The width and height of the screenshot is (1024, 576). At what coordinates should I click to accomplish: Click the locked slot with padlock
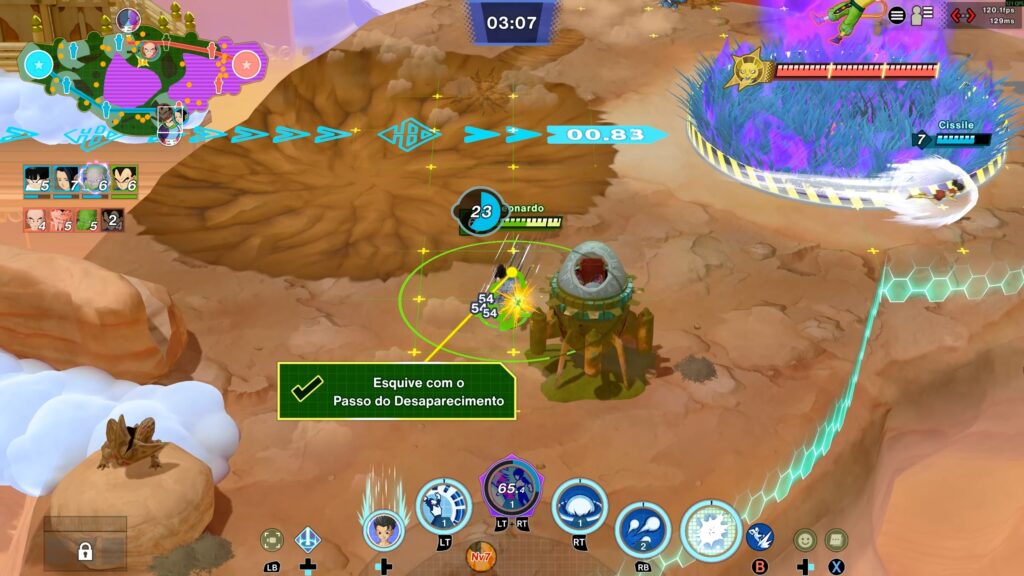pyautogui.click(x=85, y=550)
